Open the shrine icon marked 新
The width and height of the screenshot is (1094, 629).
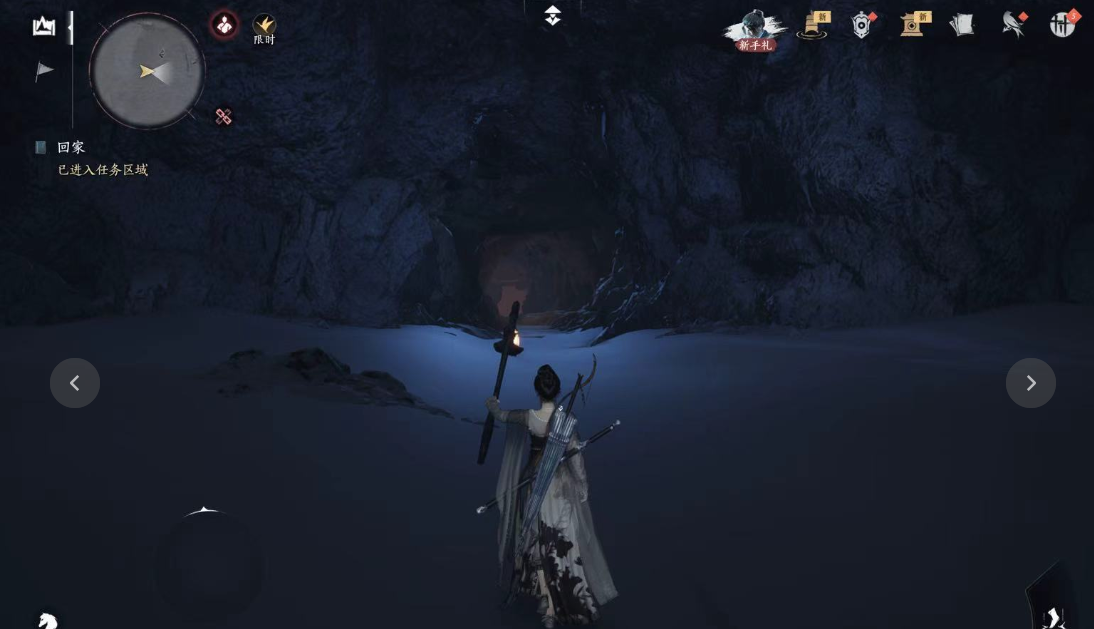pos(913,26)
